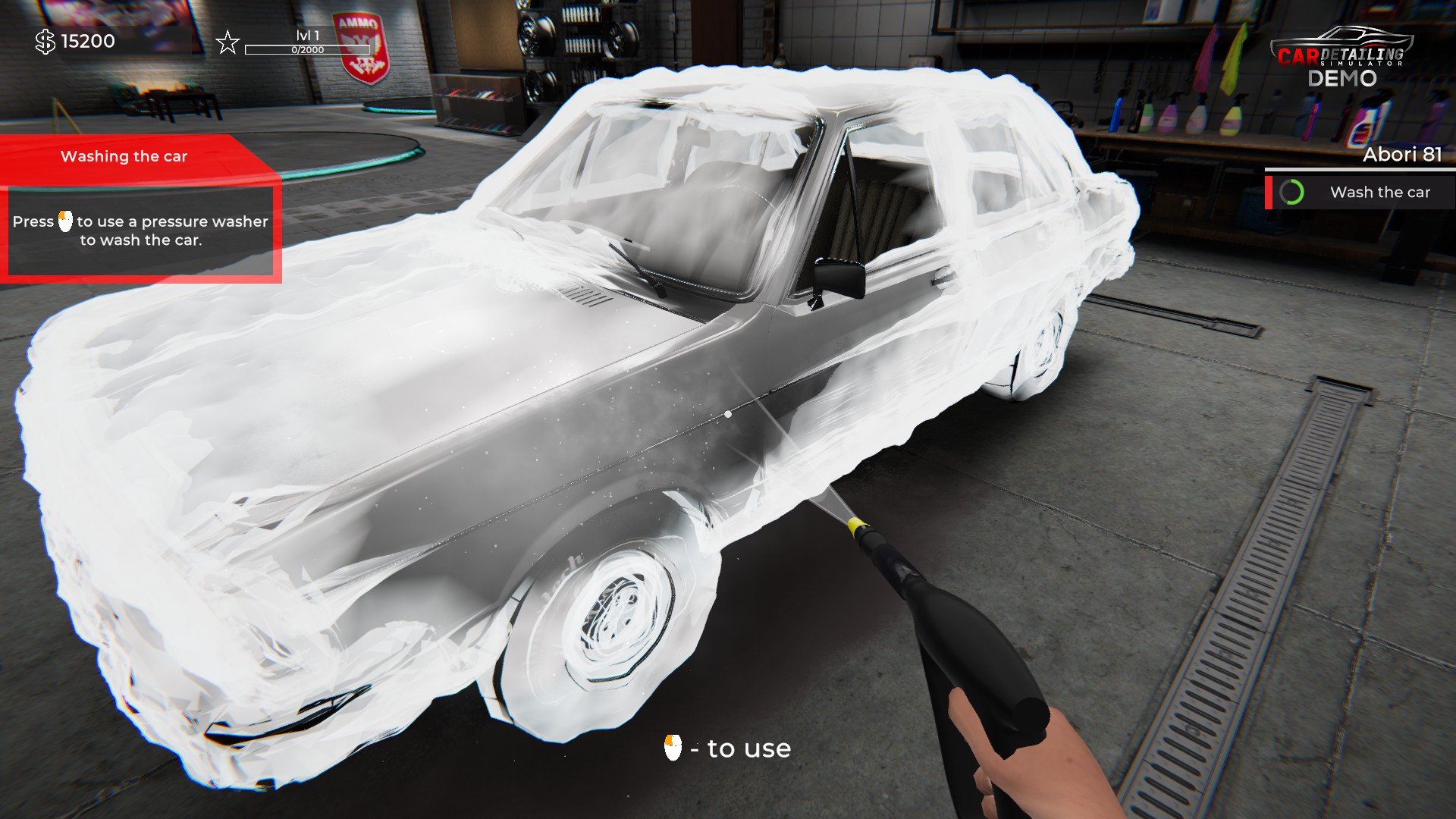Click the green progress circle icon
1456x819 pixels.
click(1291, 192)
